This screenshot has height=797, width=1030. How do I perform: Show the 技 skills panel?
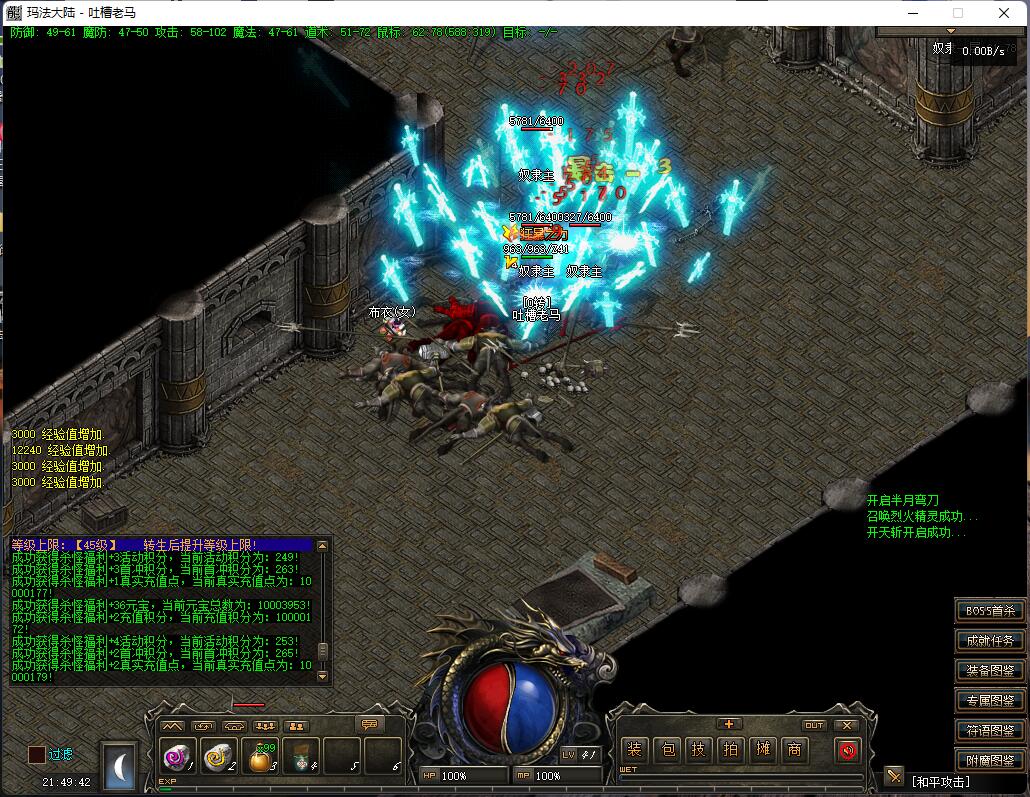[x=699, y=750]
